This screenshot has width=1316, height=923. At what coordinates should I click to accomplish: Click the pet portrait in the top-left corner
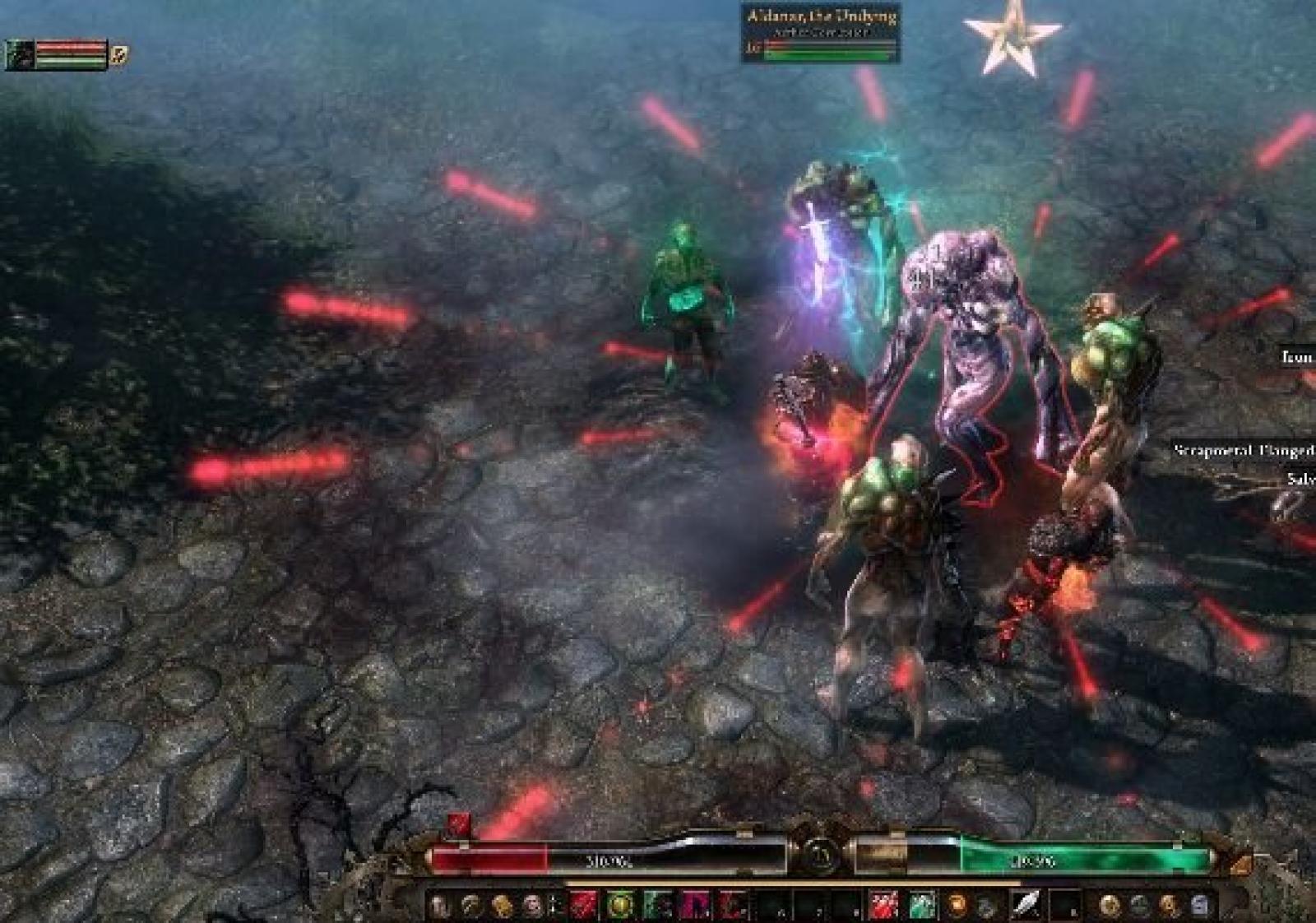[x=18, y=55]
